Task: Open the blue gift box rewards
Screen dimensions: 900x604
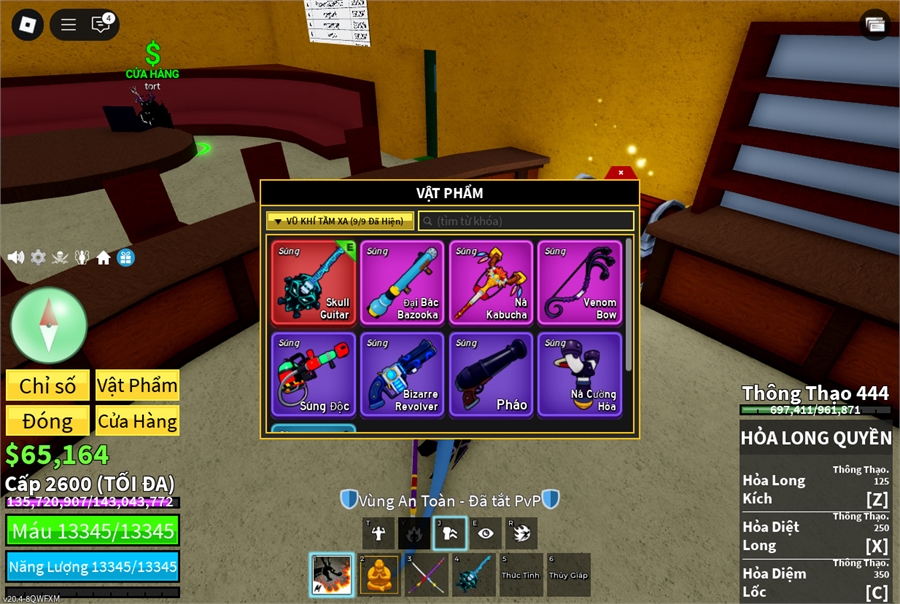Action: [126, 257]
